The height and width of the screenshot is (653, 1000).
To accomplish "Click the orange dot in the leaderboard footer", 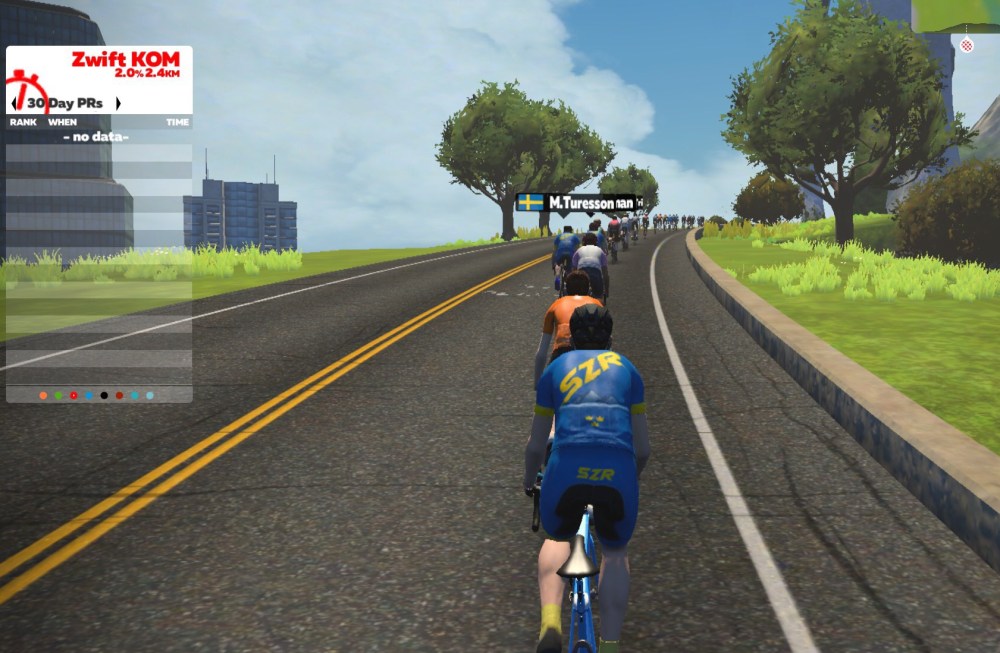I will [x=43, y=395].
